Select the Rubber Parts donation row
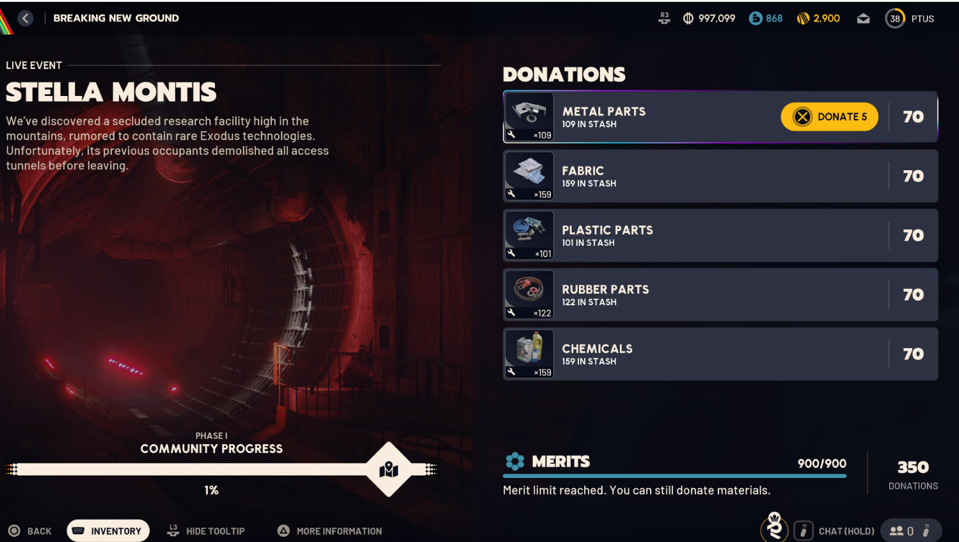This screenshot has width=959, height=542. [x=720, y=294]
